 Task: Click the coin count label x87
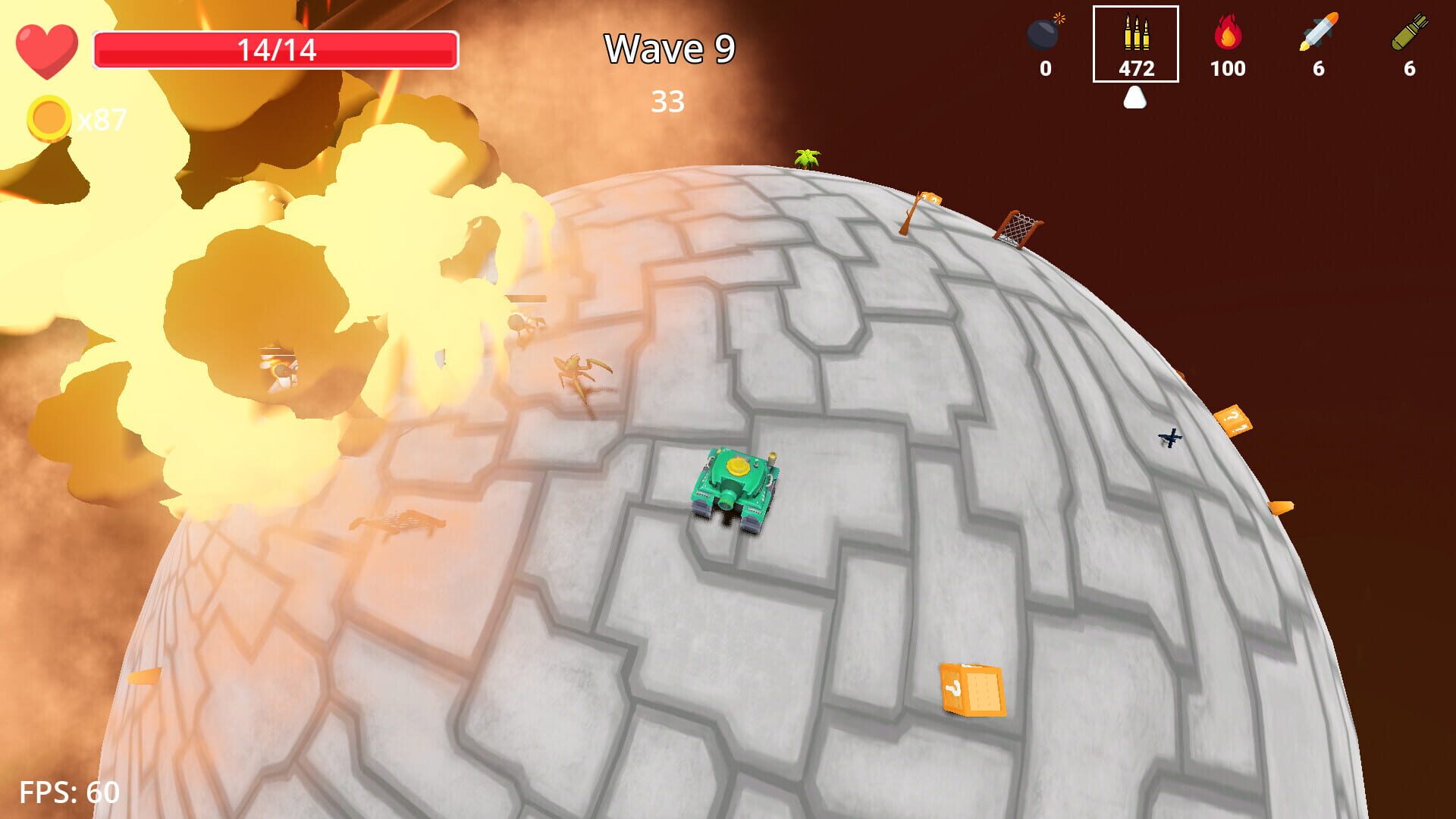(x=102, y=118)
